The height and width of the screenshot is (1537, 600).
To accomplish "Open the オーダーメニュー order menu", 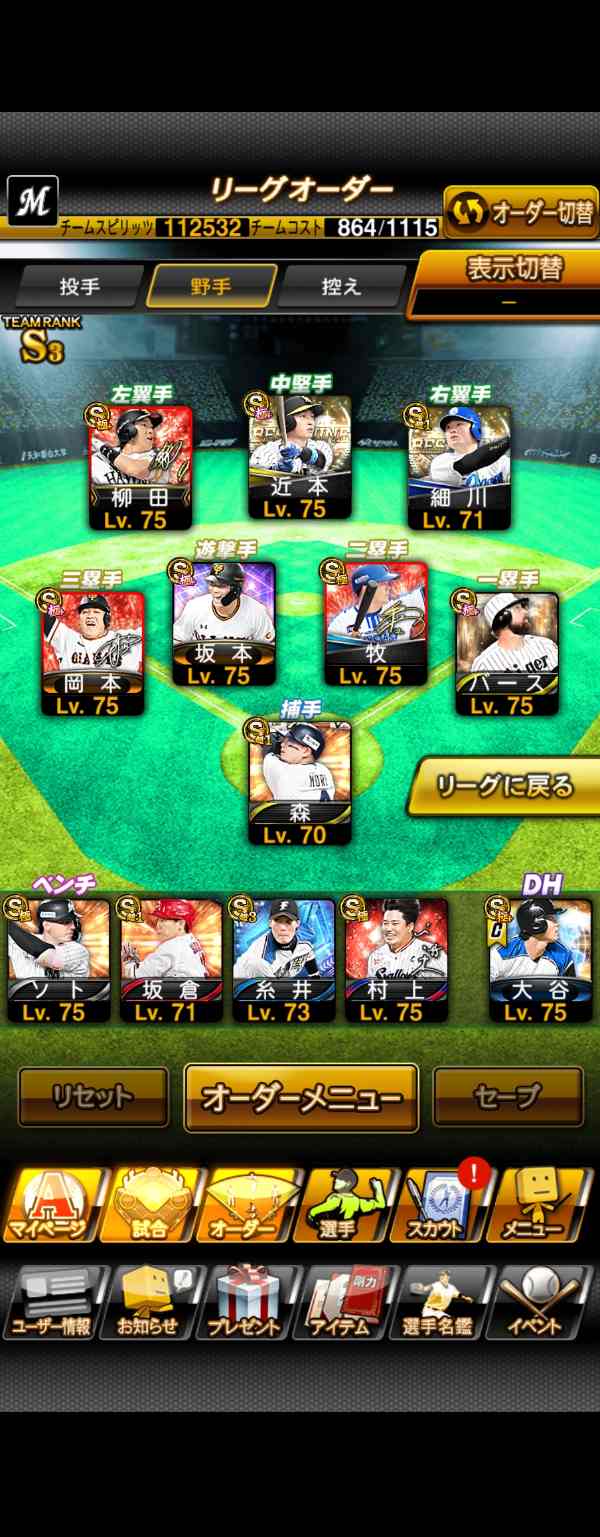I will [x=301, y=1097].
